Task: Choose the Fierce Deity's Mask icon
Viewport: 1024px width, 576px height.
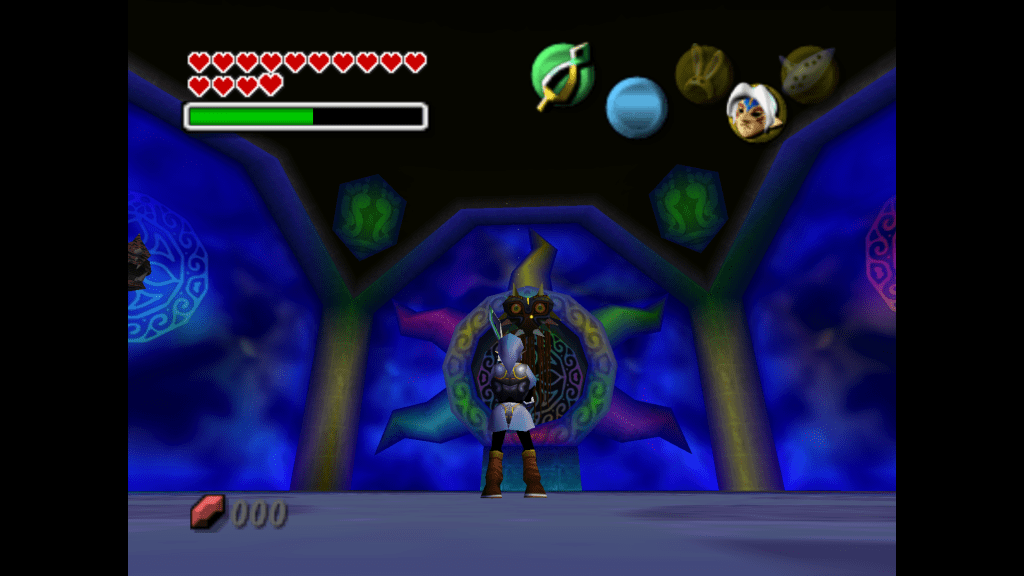Action: [755, 112]
